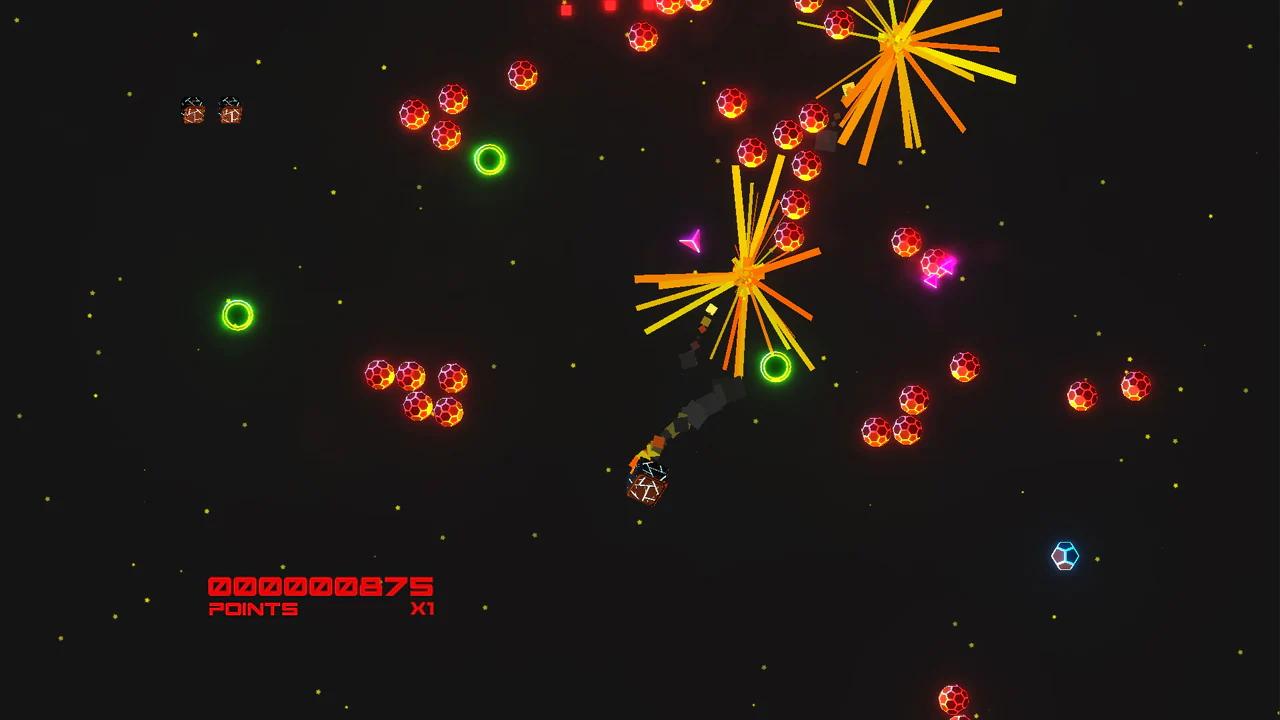1280x720 pixels.
Task: Click the small purple triangle enemy
Action: click(x=692, y=241)
